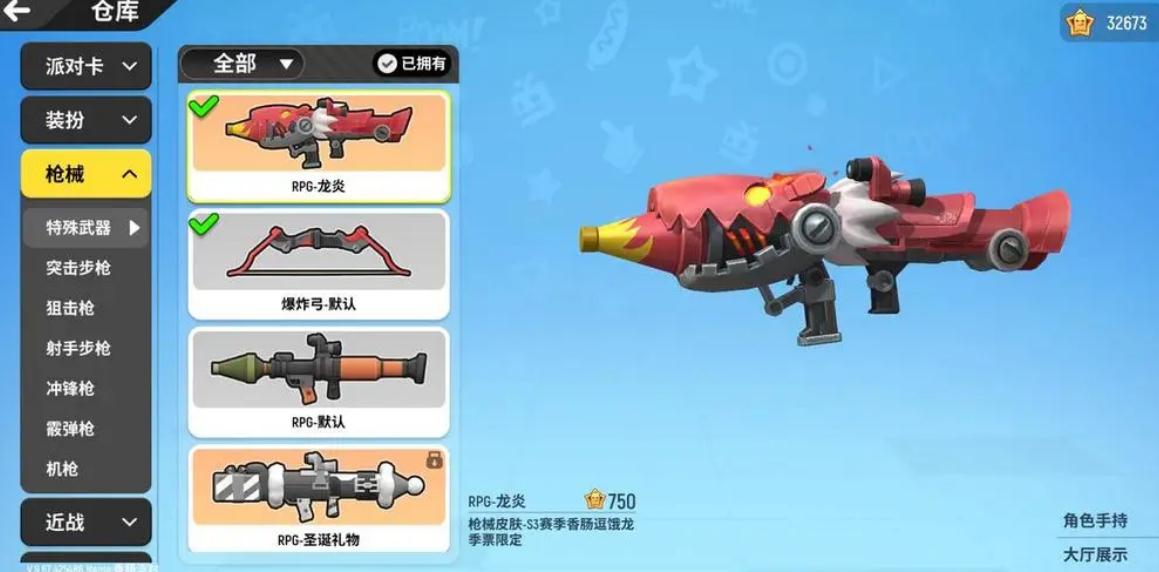1159x572 pixels.
Task: Show the 射手步枪 list
Action: 78,348
